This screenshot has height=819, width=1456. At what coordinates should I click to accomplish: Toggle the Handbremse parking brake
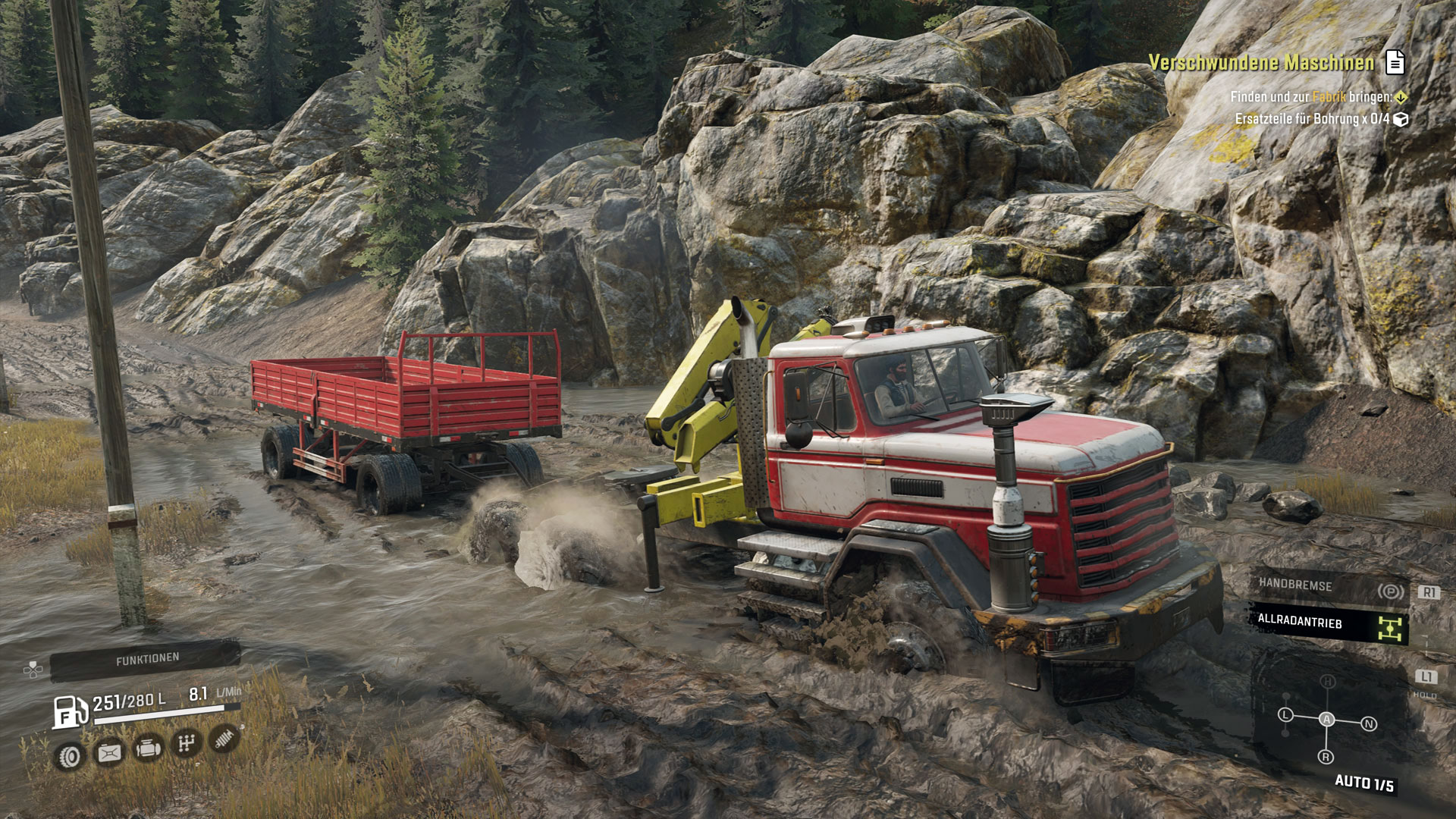point(1329,586)
